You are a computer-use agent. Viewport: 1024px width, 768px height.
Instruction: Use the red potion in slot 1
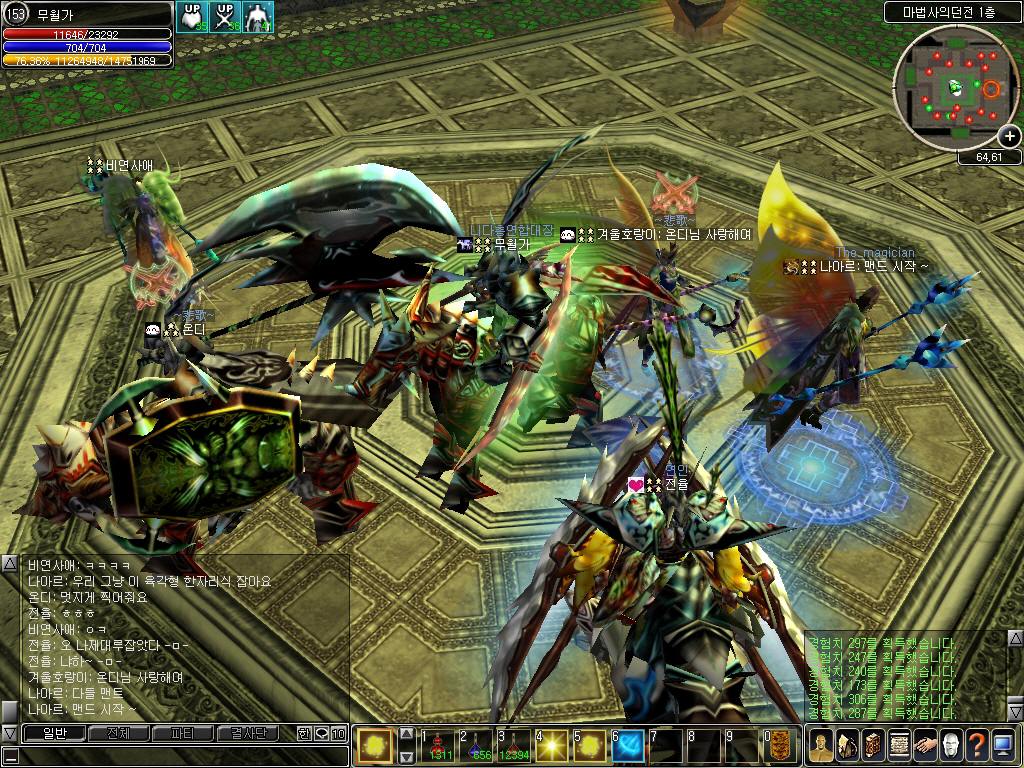438,746
